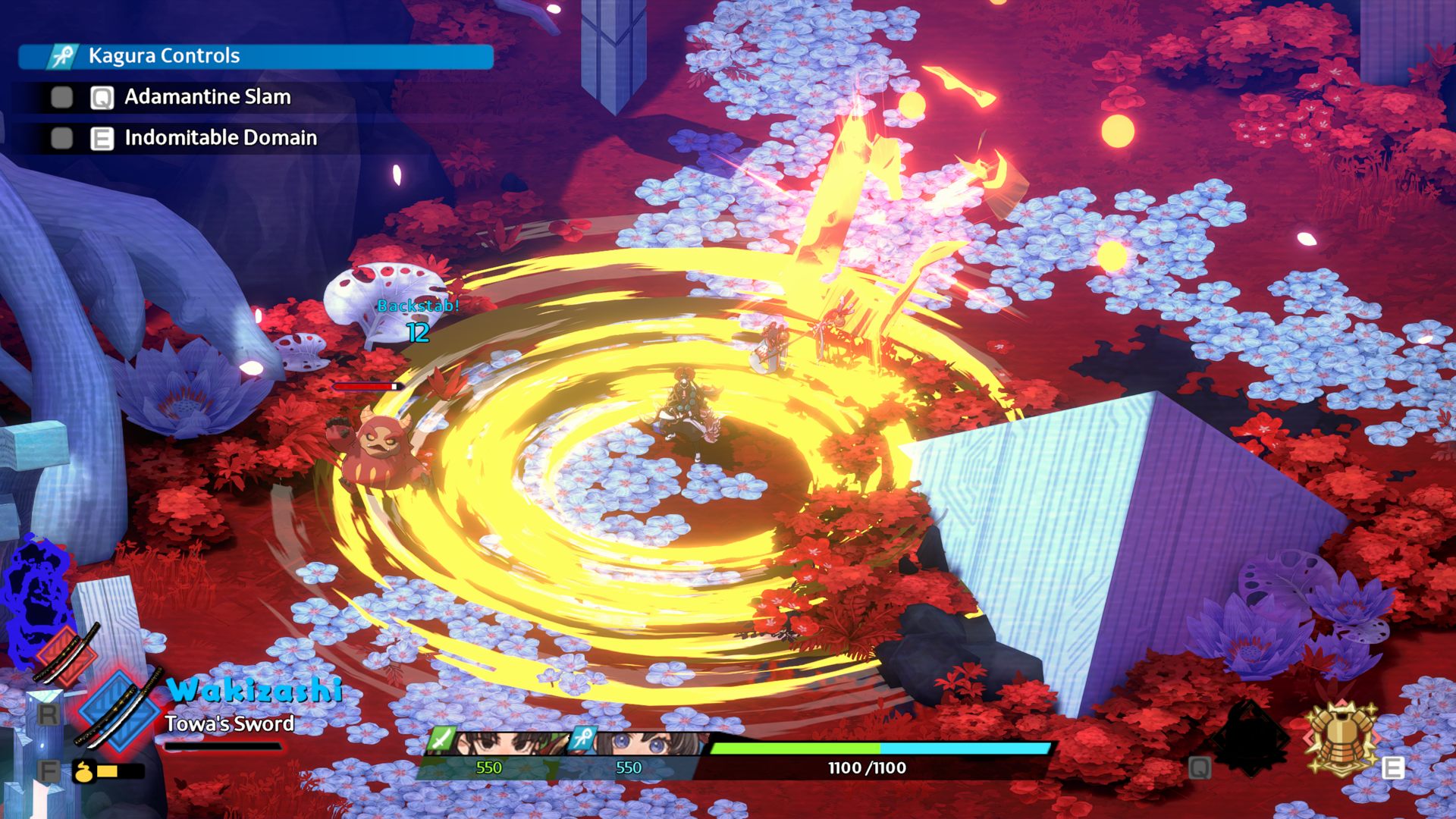Tick the Indomitable Domain checkbox
The height and width of the screenshot is (819, 1456).
[62, 138]
